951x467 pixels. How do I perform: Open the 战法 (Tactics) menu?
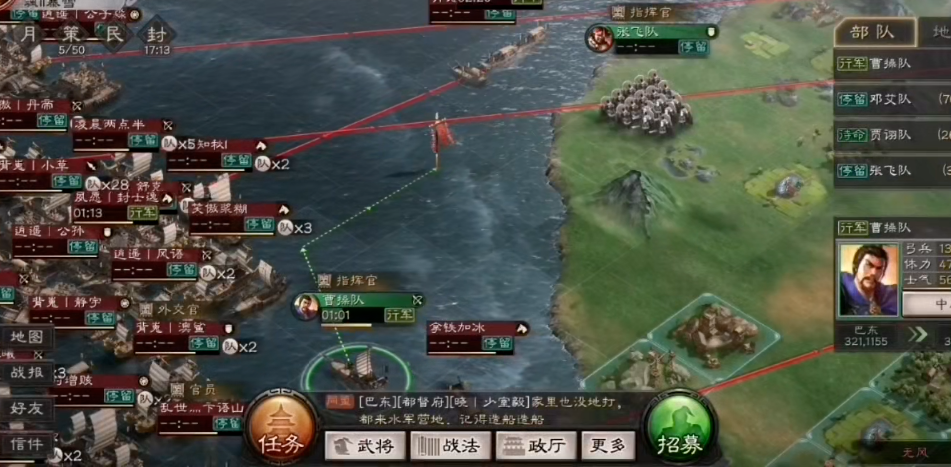[449, 446]
